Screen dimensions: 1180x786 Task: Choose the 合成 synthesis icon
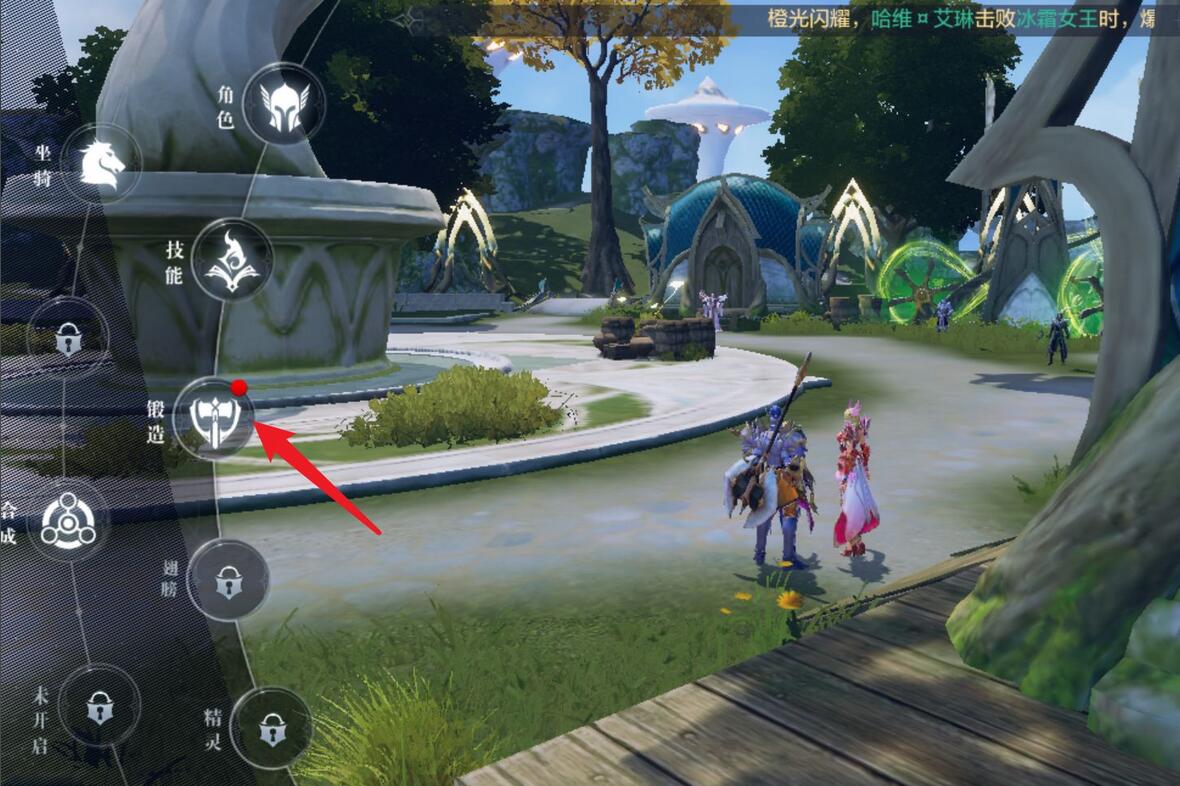coord(68,523)
